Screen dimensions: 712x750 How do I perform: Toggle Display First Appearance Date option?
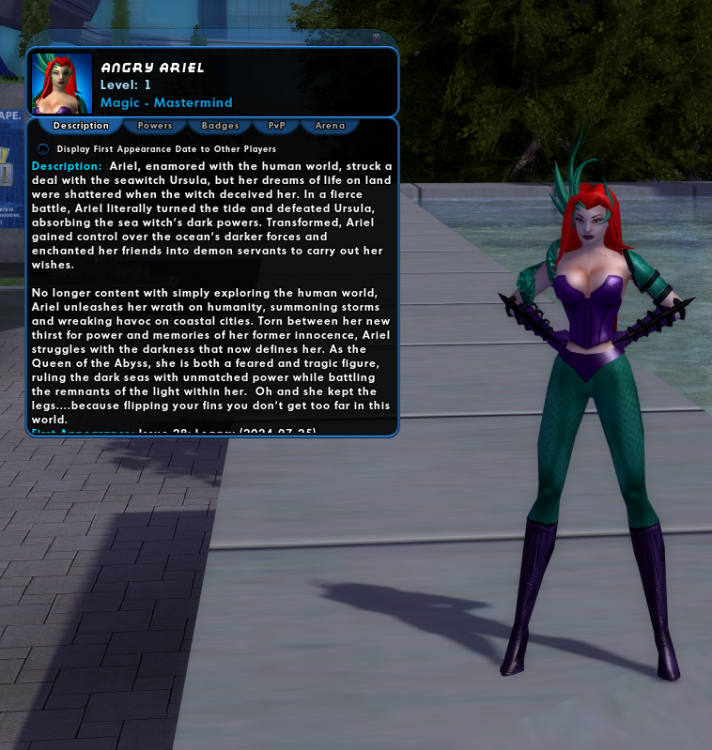43,149
